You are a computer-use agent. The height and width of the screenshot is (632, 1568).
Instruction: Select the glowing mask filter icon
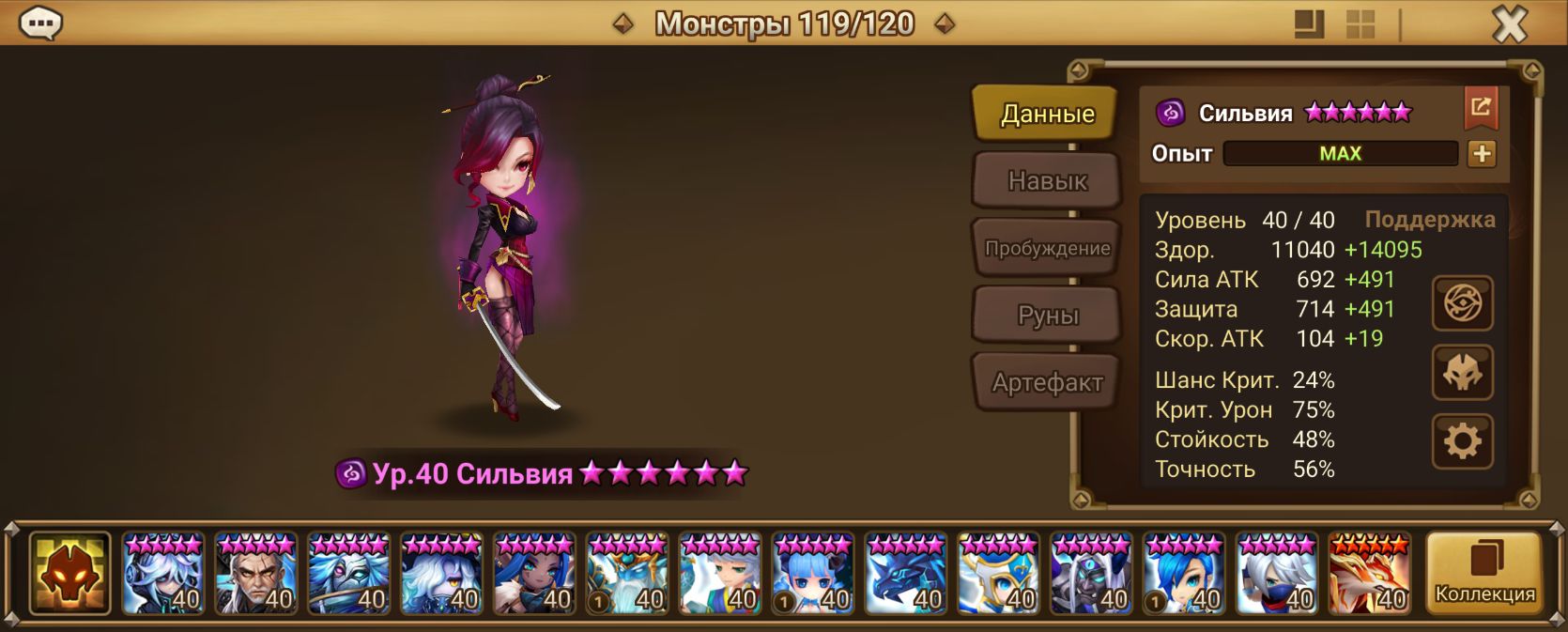click(70, 573)
